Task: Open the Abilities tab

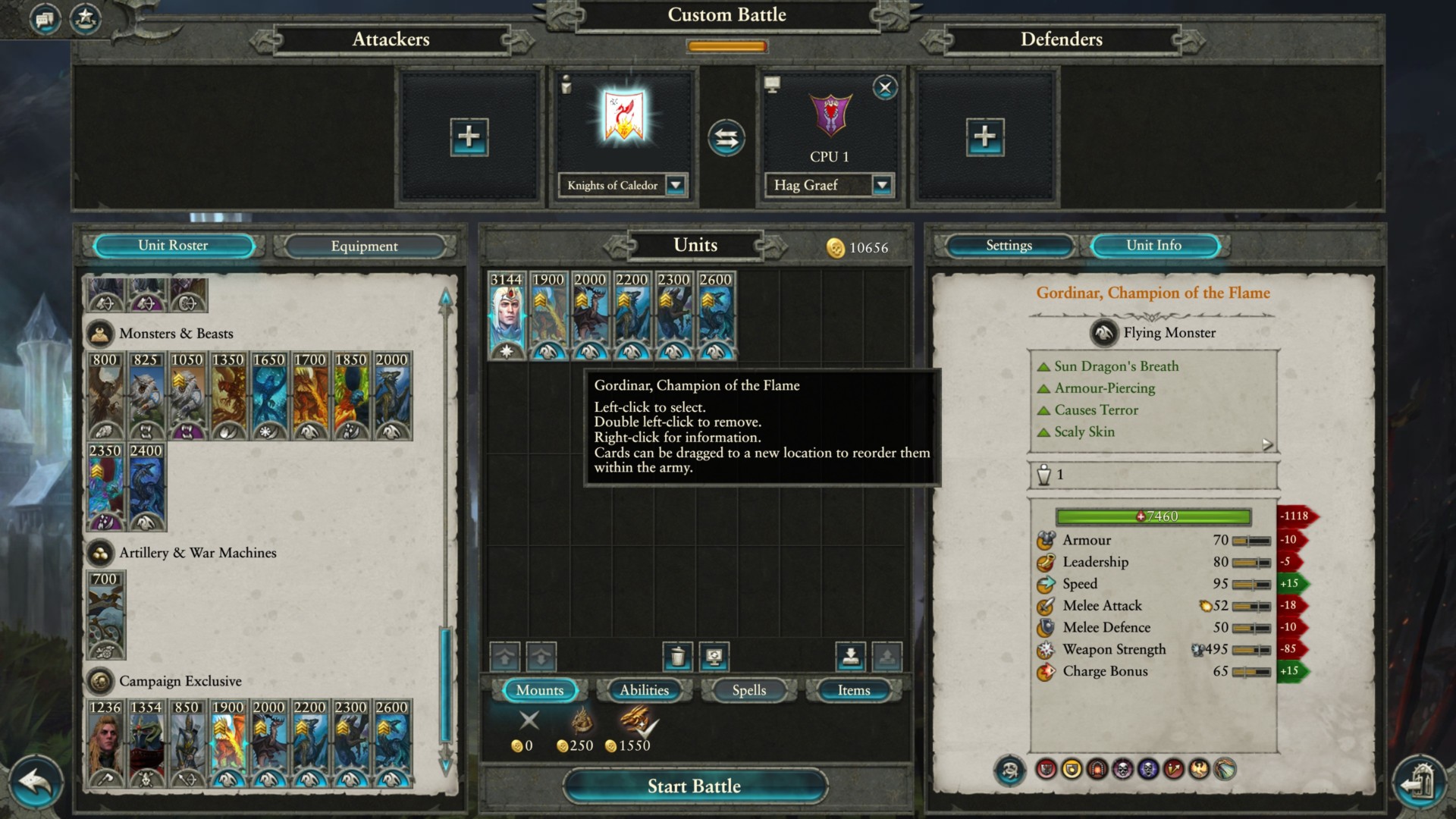Action: click(644, 690)
